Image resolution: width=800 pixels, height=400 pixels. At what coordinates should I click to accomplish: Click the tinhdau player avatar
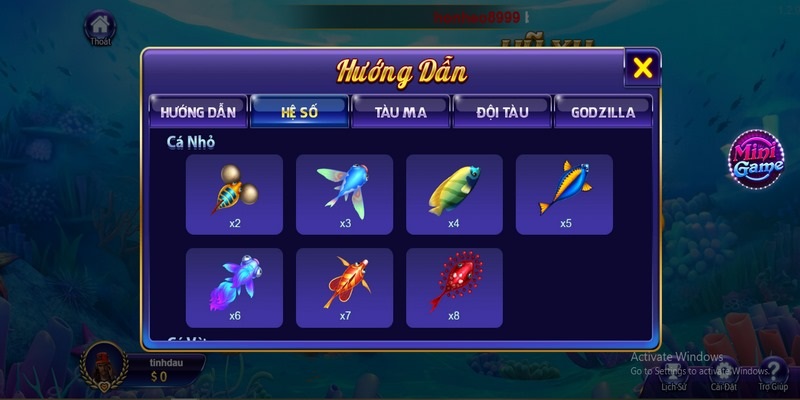(103, 367)
